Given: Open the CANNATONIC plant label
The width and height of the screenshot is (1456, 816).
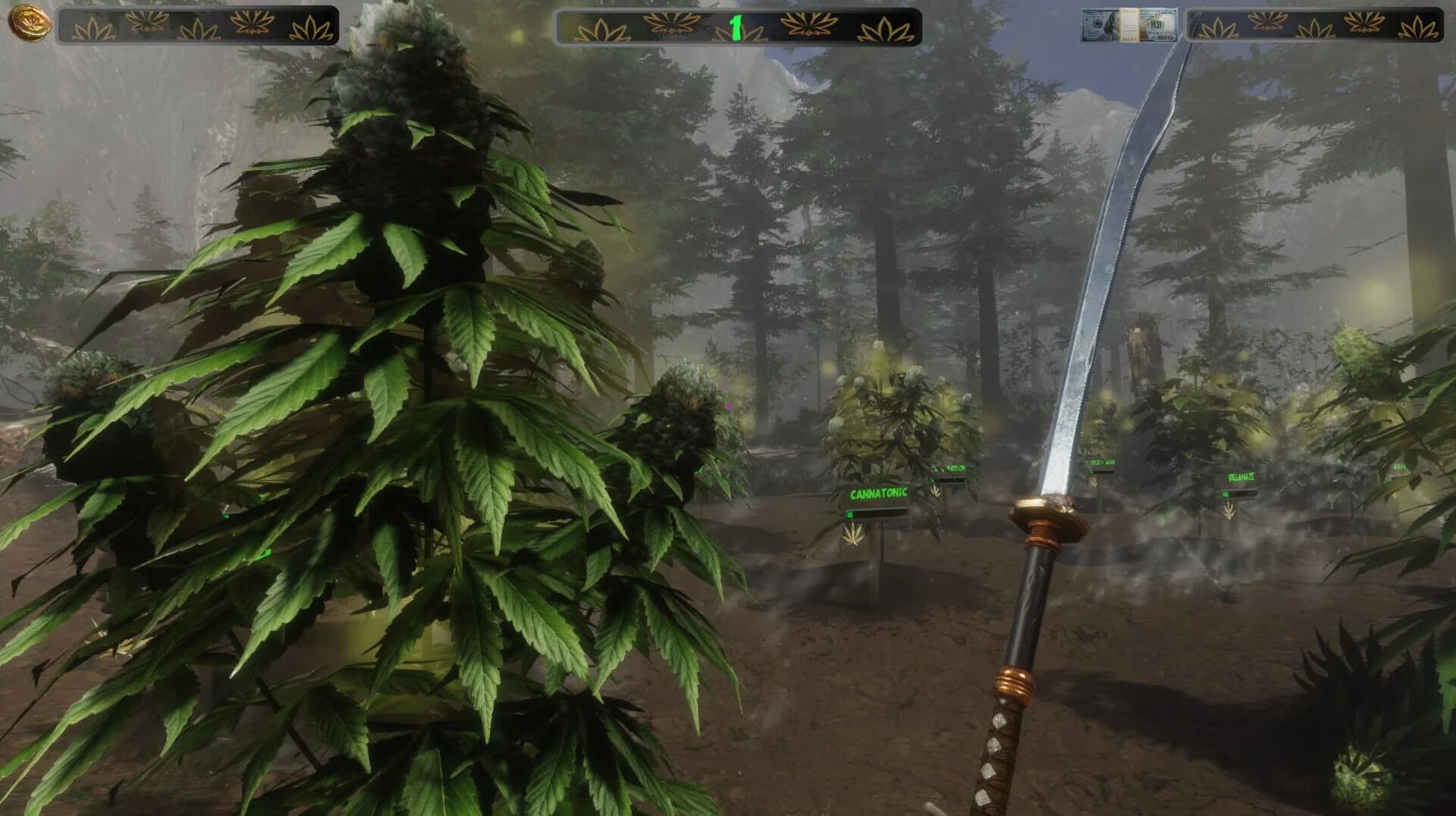Looking at the screenshot, I should [878, 493].
